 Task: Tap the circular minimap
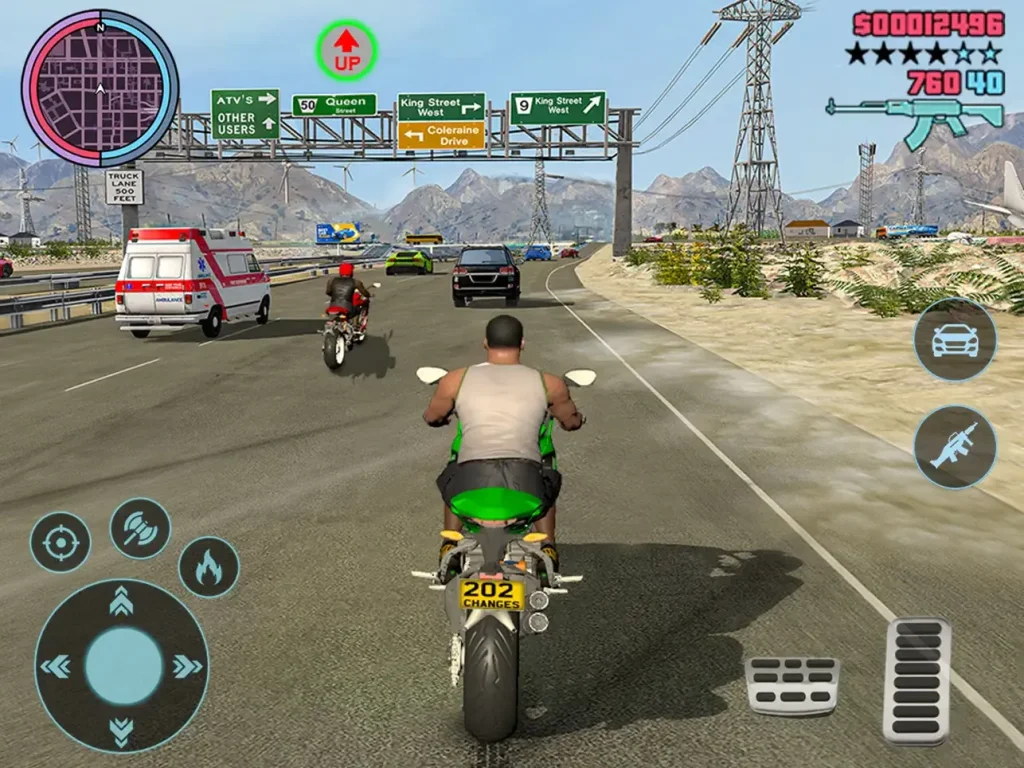tap(100, 88)
